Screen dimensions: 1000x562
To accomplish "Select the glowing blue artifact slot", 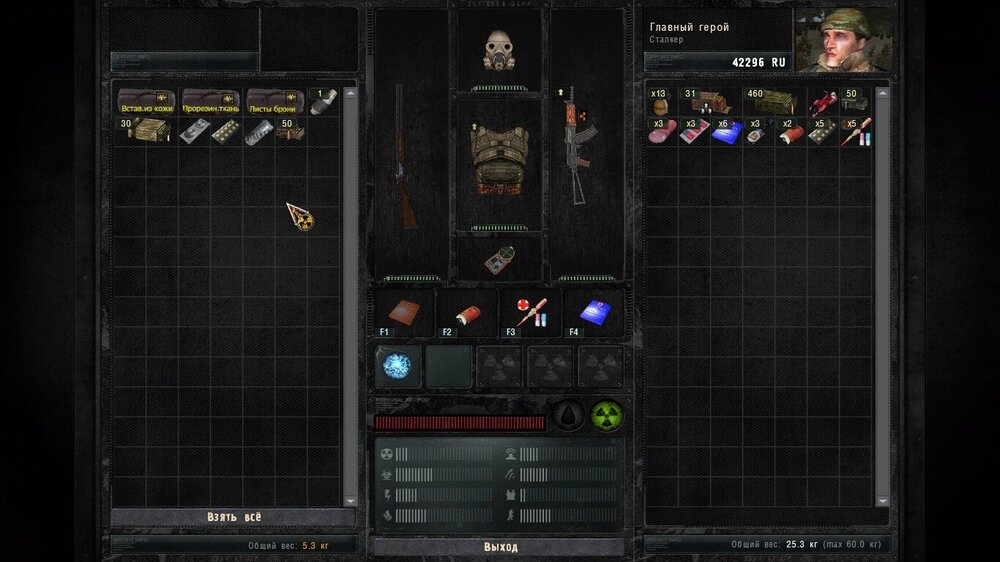I will pyautogui.click(x=397, y=367).
